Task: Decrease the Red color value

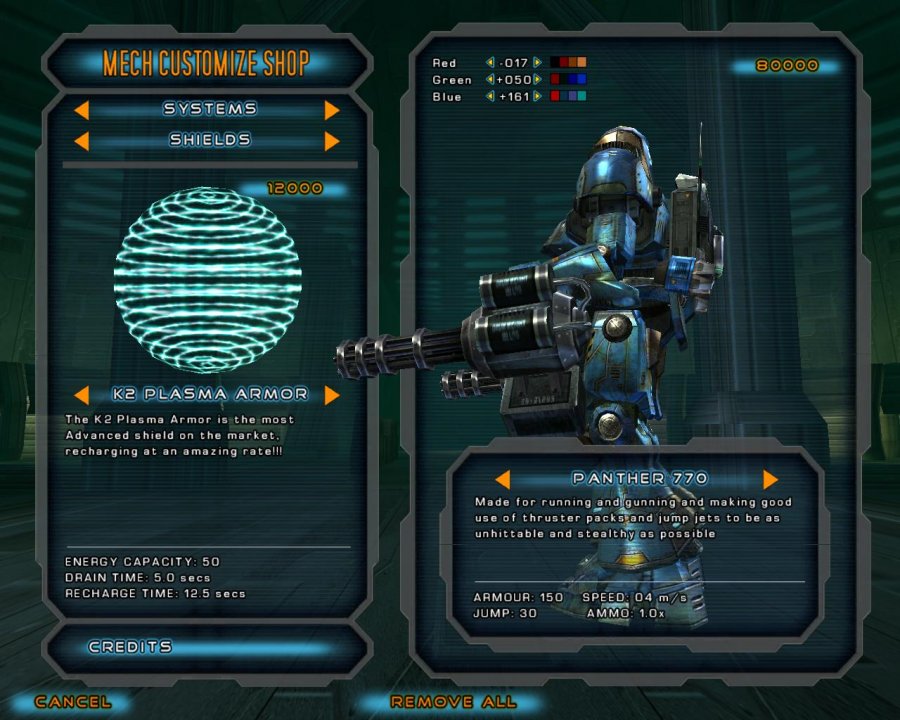Action: click(490, 63)
